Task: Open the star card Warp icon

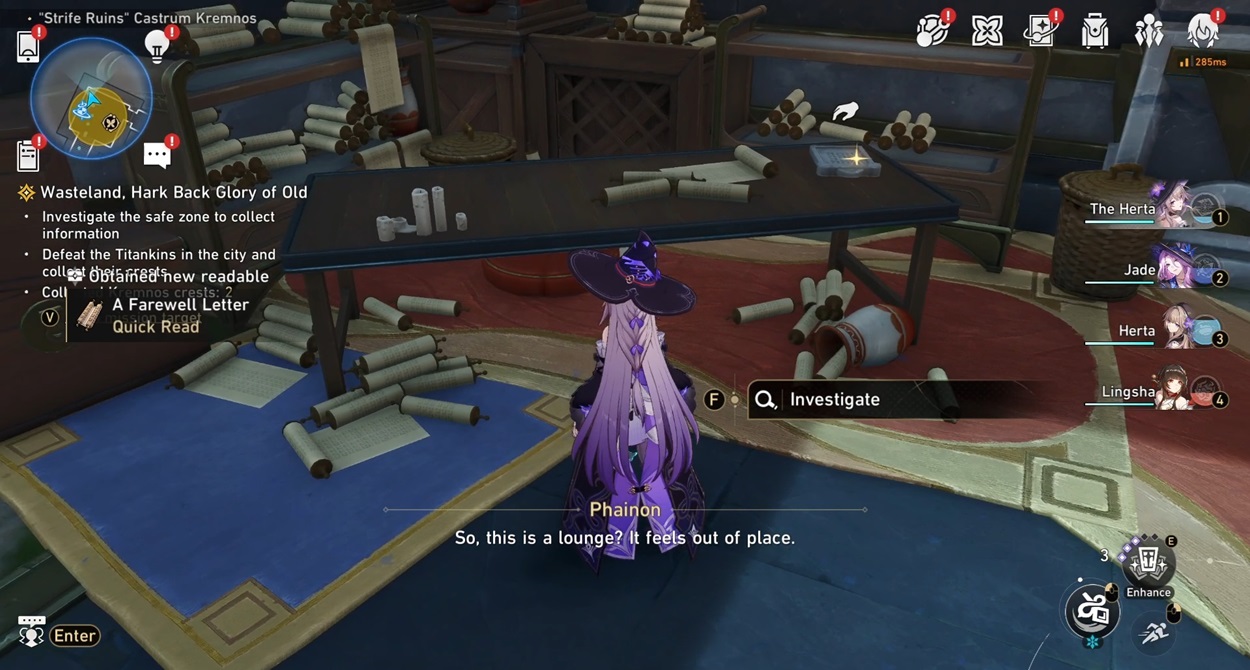Action: pos(1040,31)
